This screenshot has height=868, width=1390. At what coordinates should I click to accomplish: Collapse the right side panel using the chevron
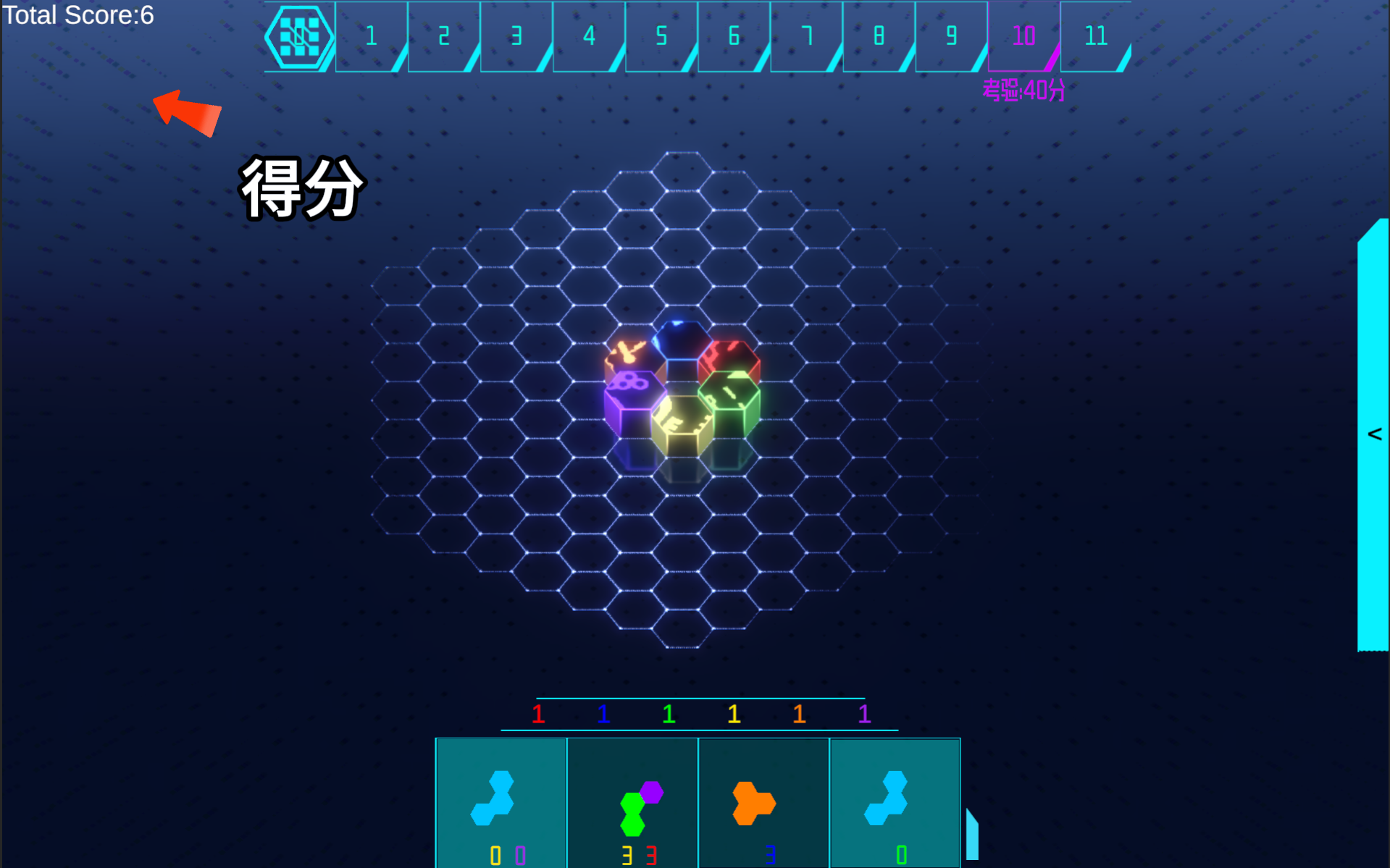click(x=1374, y=434)
